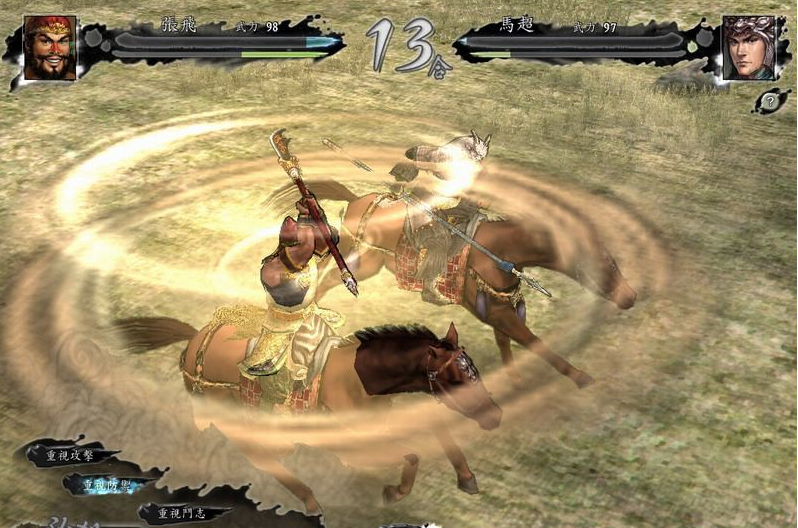The width and height of the screenshot is (798, 528).
Task: Click Zhang Fei's portrait
Action: [49, 47]
